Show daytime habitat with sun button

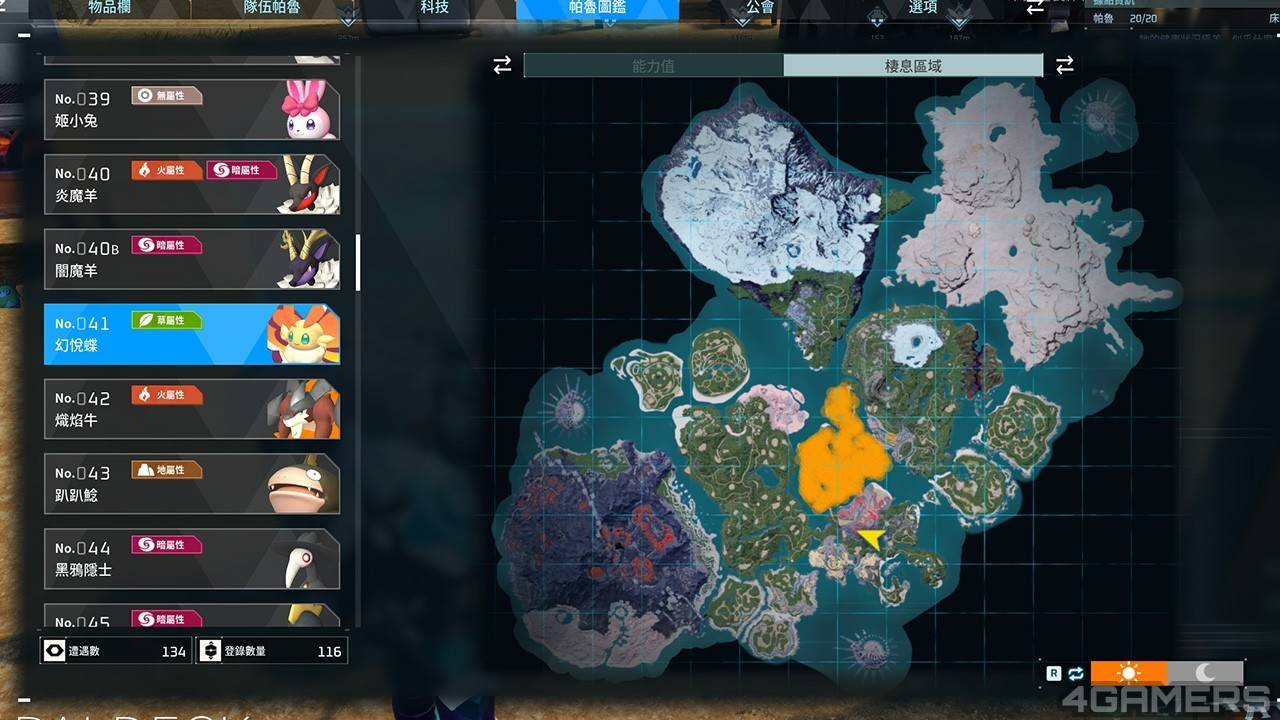tap(1129, 673)
